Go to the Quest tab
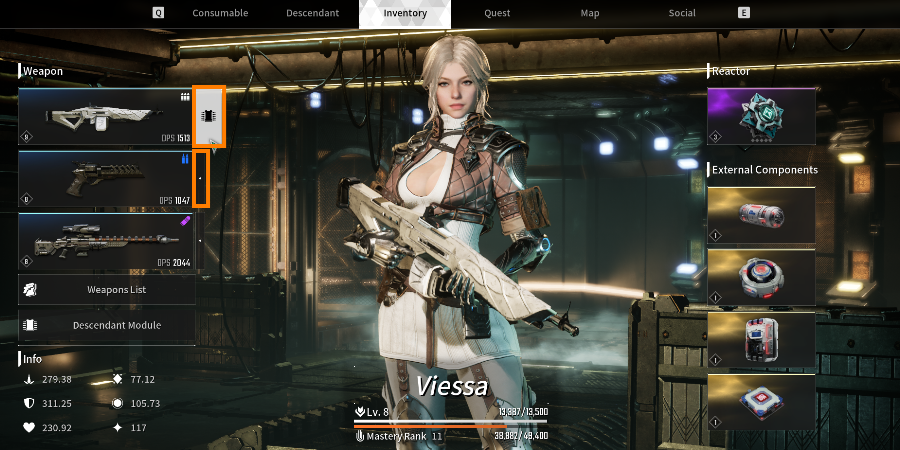Viewport: 900px width, 450px height. pyautogui.click(x=497, y=14)
